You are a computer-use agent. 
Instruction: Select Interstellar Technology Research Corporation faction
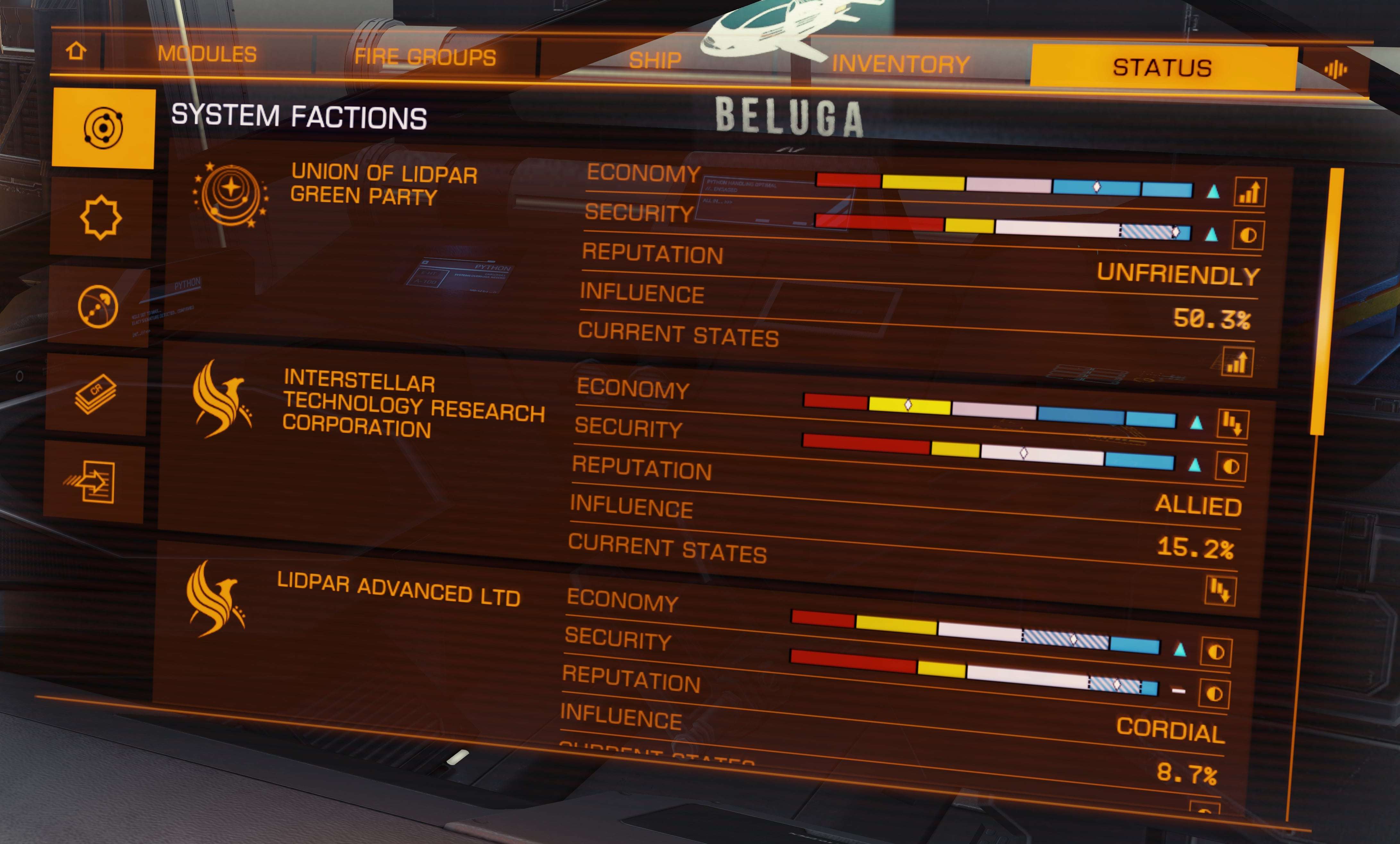[413, 404]
